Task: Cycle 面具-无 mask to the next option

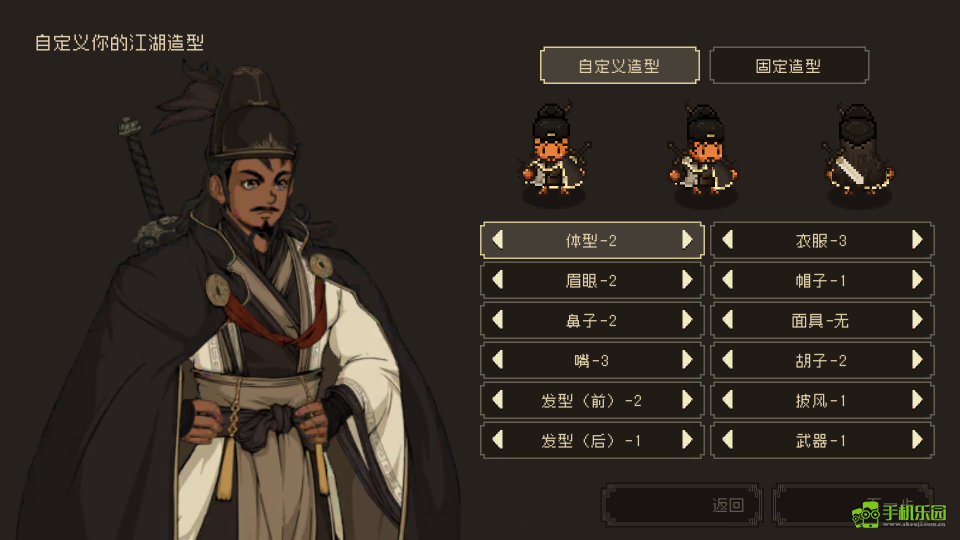Action: point(917,320)
